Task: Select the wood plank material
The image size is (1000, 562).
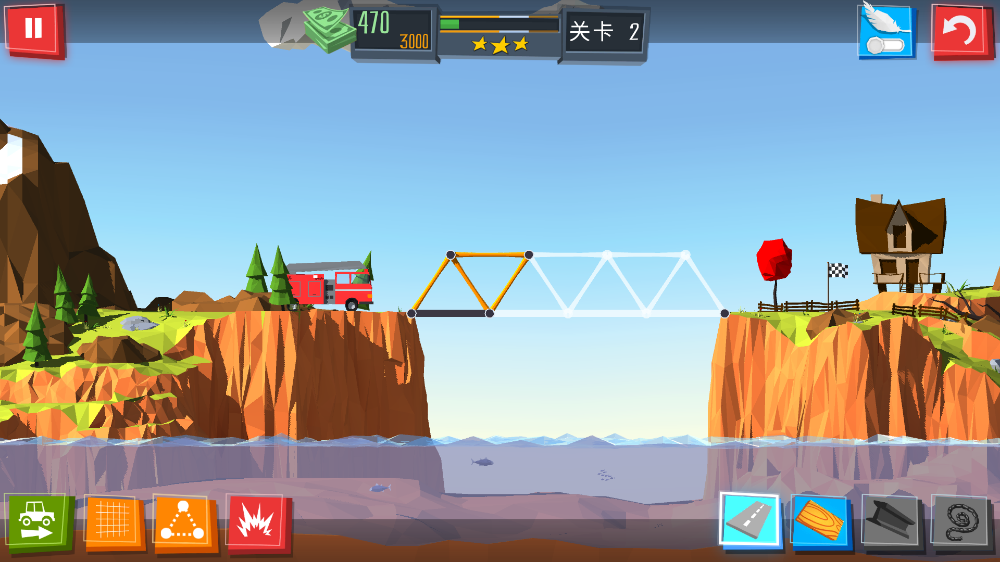Action: (819, 521)
